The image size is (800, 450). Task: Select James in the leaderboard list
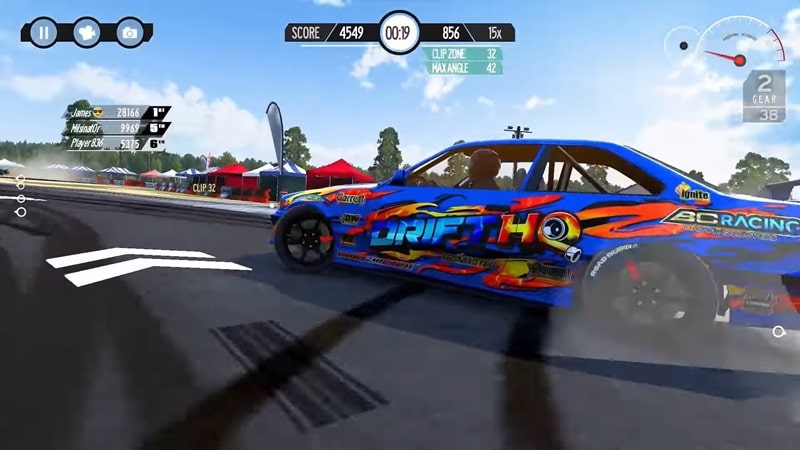(115, 113)
